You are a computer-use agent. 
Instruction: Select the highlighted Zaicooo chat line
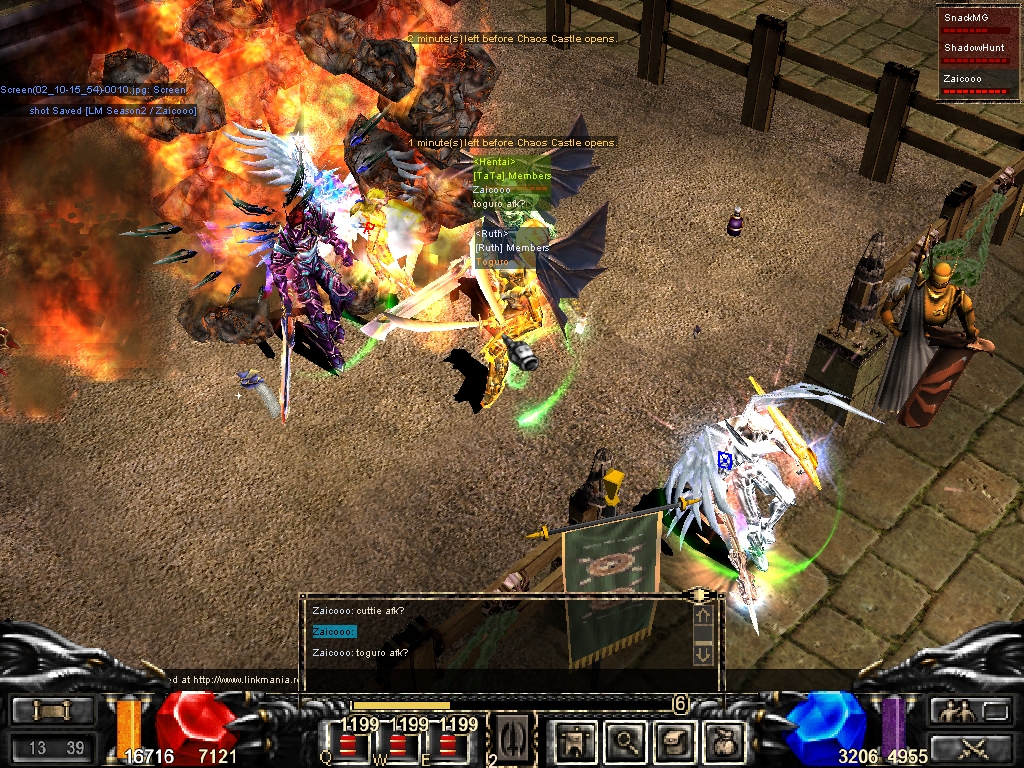pyautogui.click(x=334, y=631)
